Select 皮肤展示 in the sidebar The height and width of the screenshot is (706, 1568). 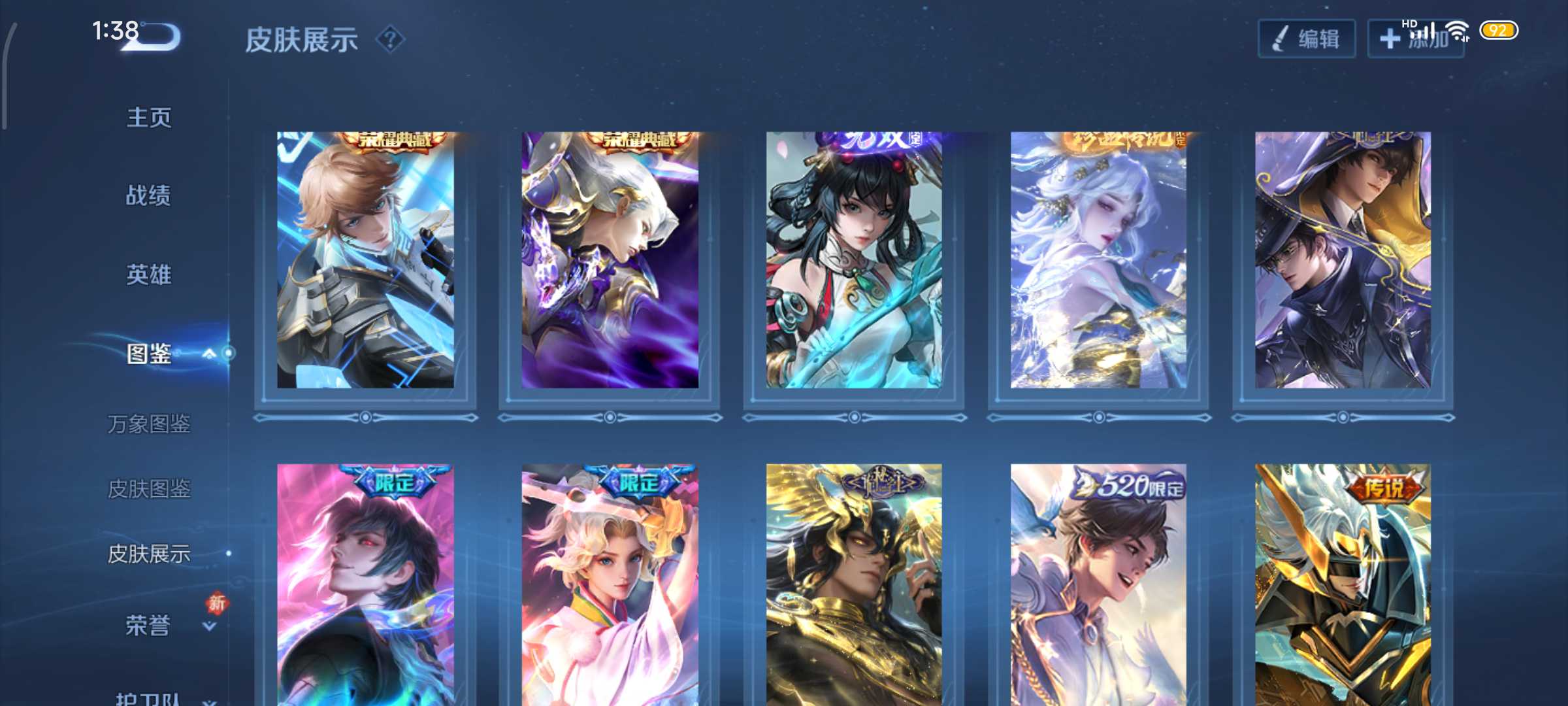[149, 554]
